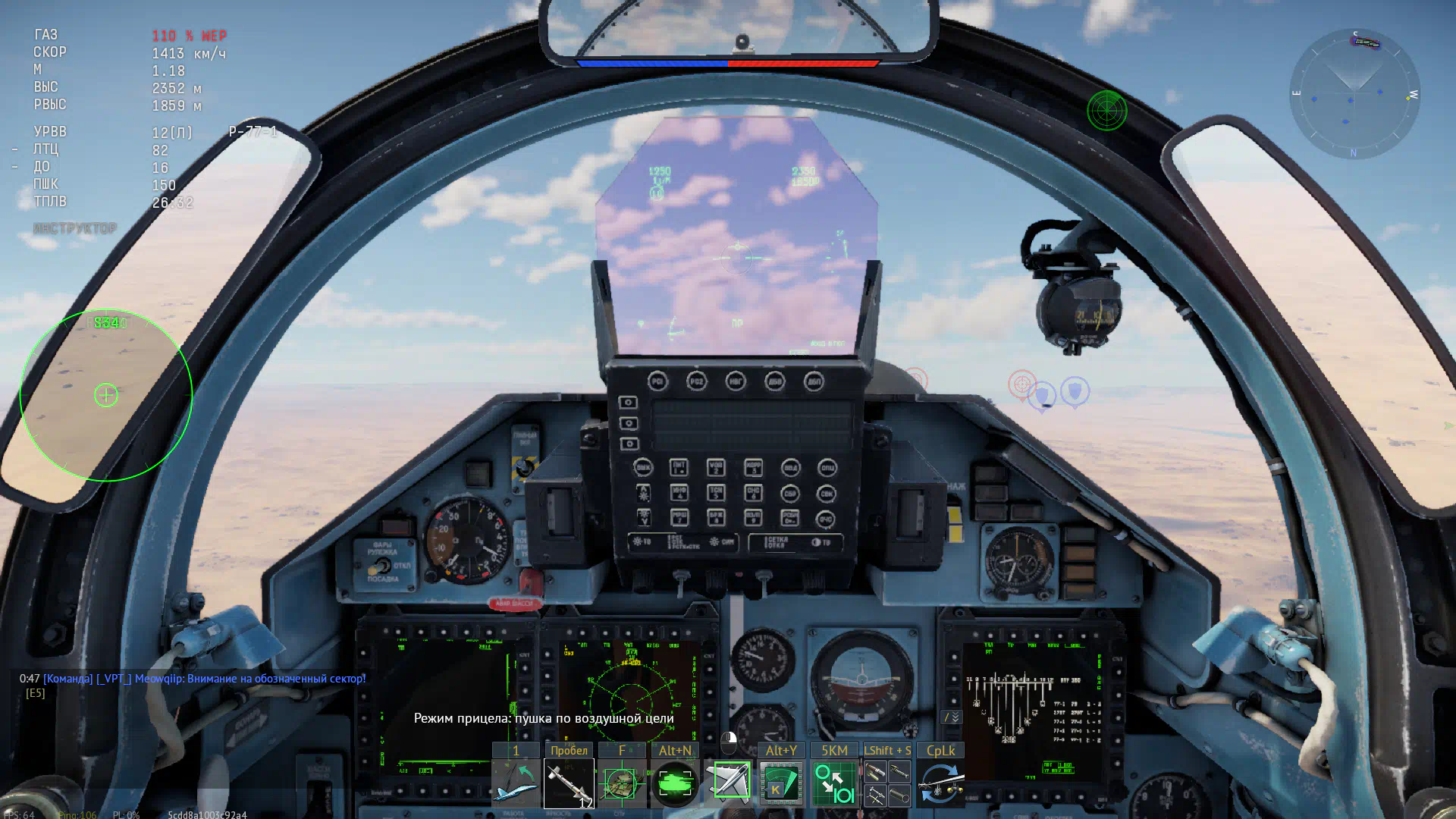Switch radar mode with the green arrows icon
This screenshot has width=1456, height=819.
pyautogui.click(x=834, y=783)
